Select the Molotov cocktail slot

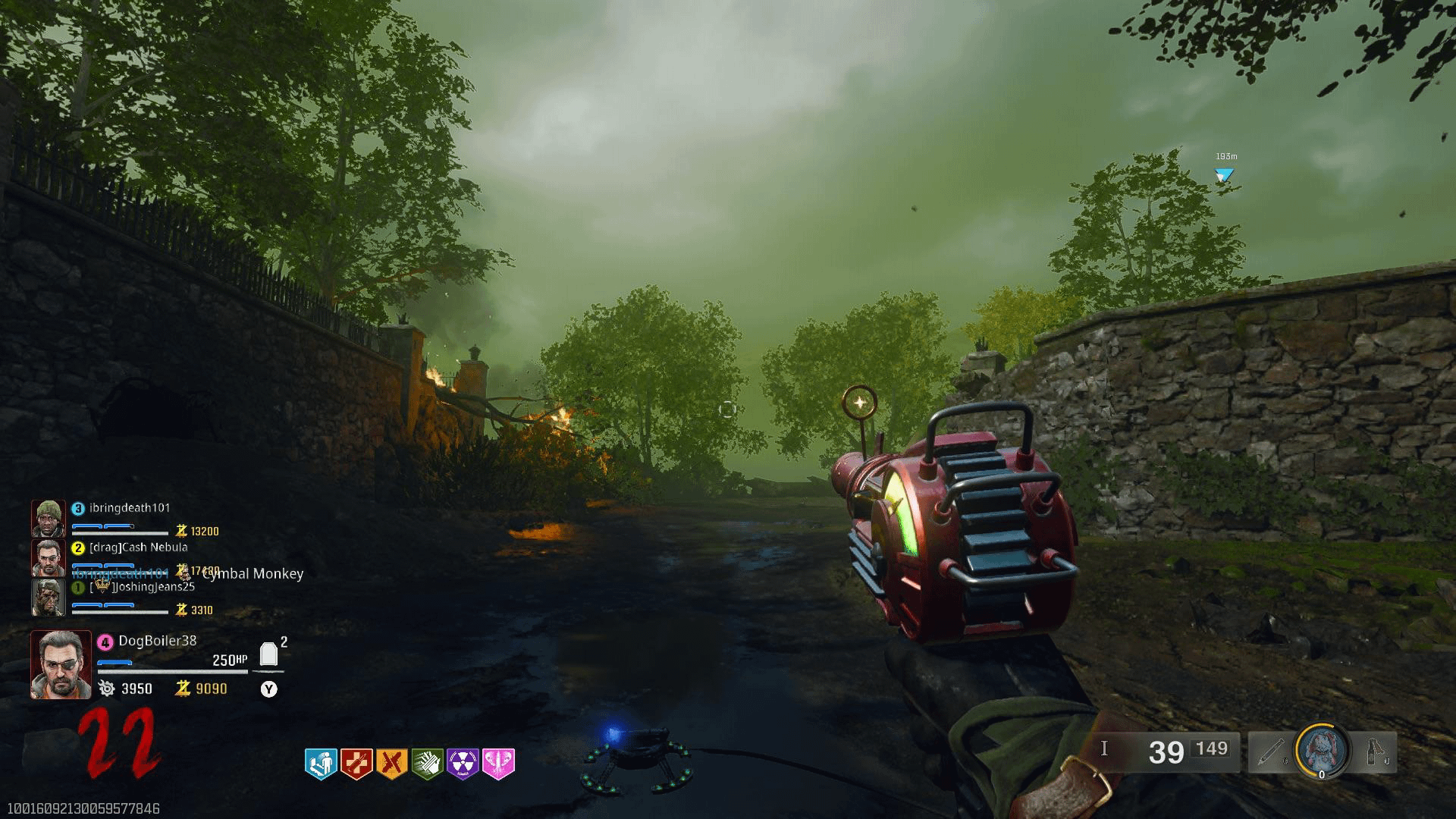pyautogui.click(x=1374, y=752)
